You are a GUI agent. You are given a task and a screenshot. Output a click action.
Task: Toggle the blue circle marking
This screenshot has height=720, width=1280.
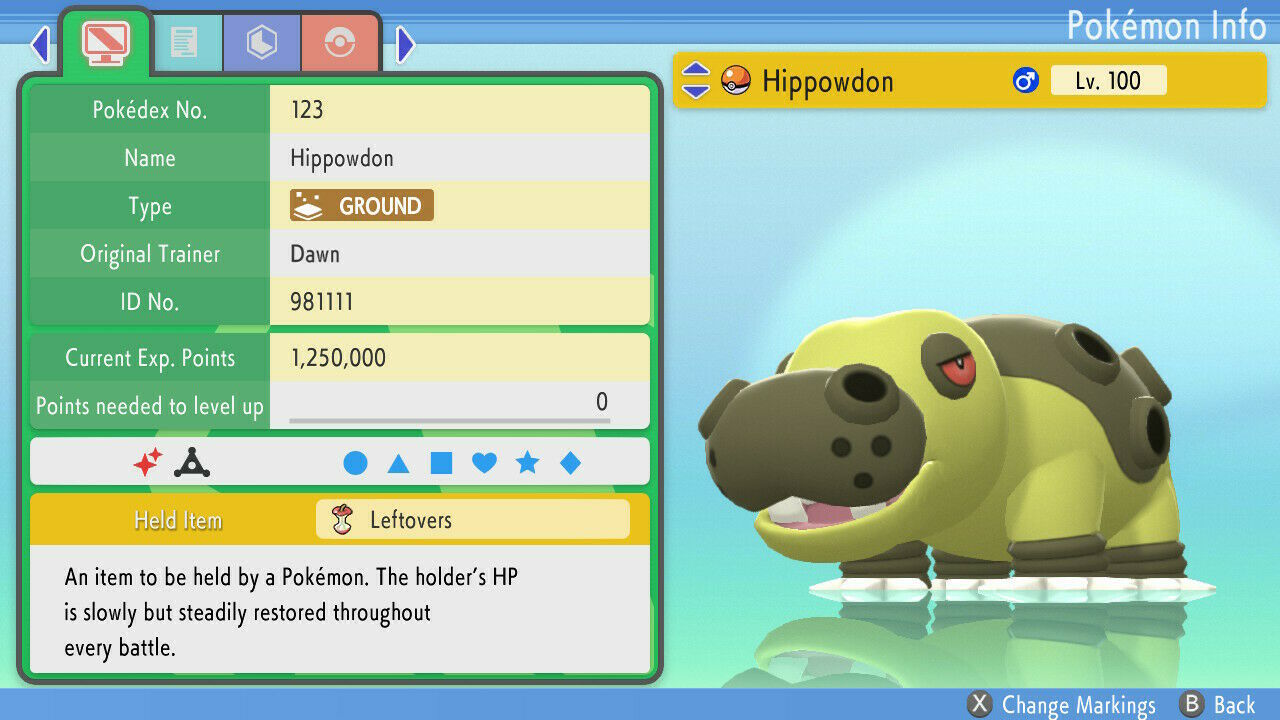[x=357, y=462]
